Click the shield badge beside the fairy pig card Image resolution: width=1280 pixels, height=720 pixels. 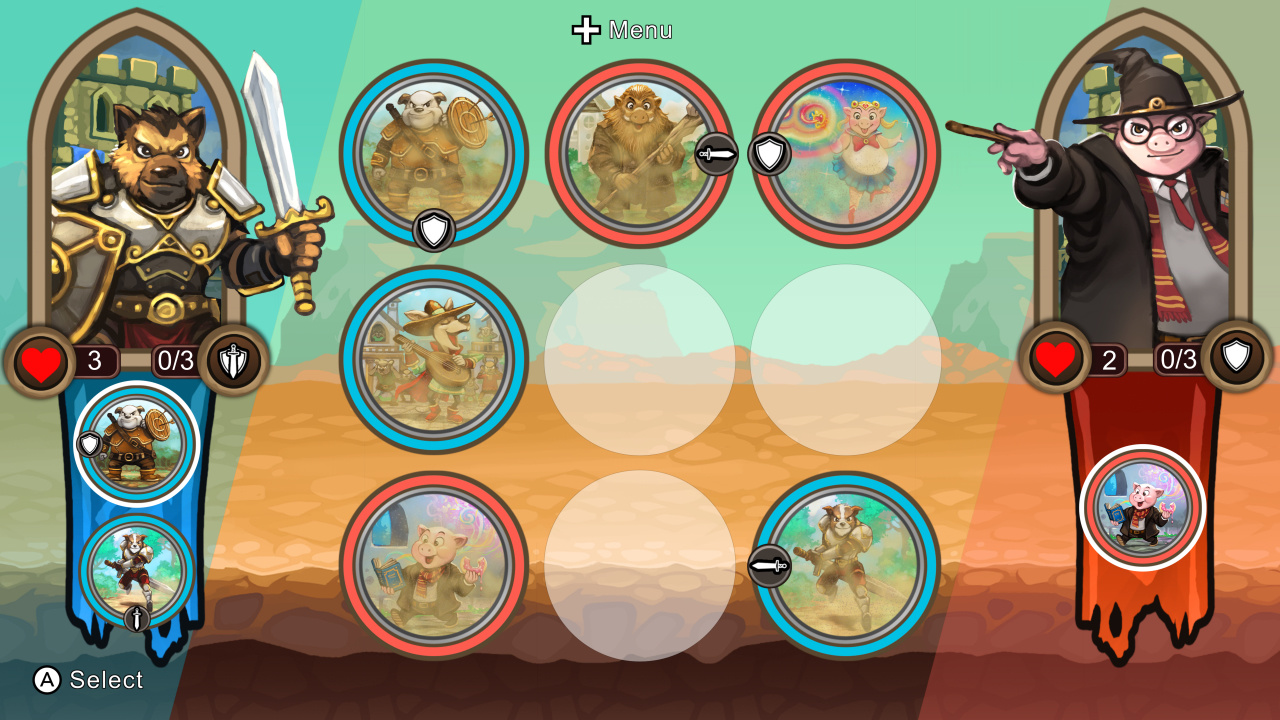click(772, 155)
